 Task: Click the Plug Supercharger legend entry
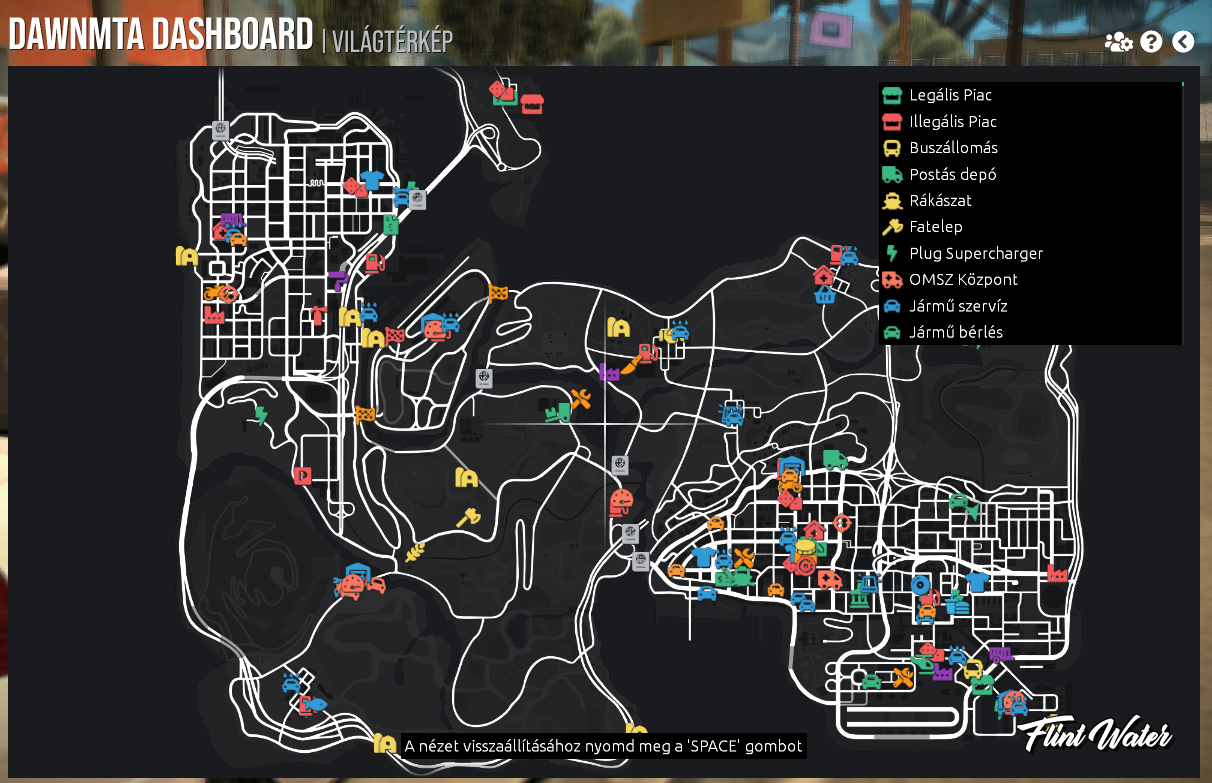975,253
